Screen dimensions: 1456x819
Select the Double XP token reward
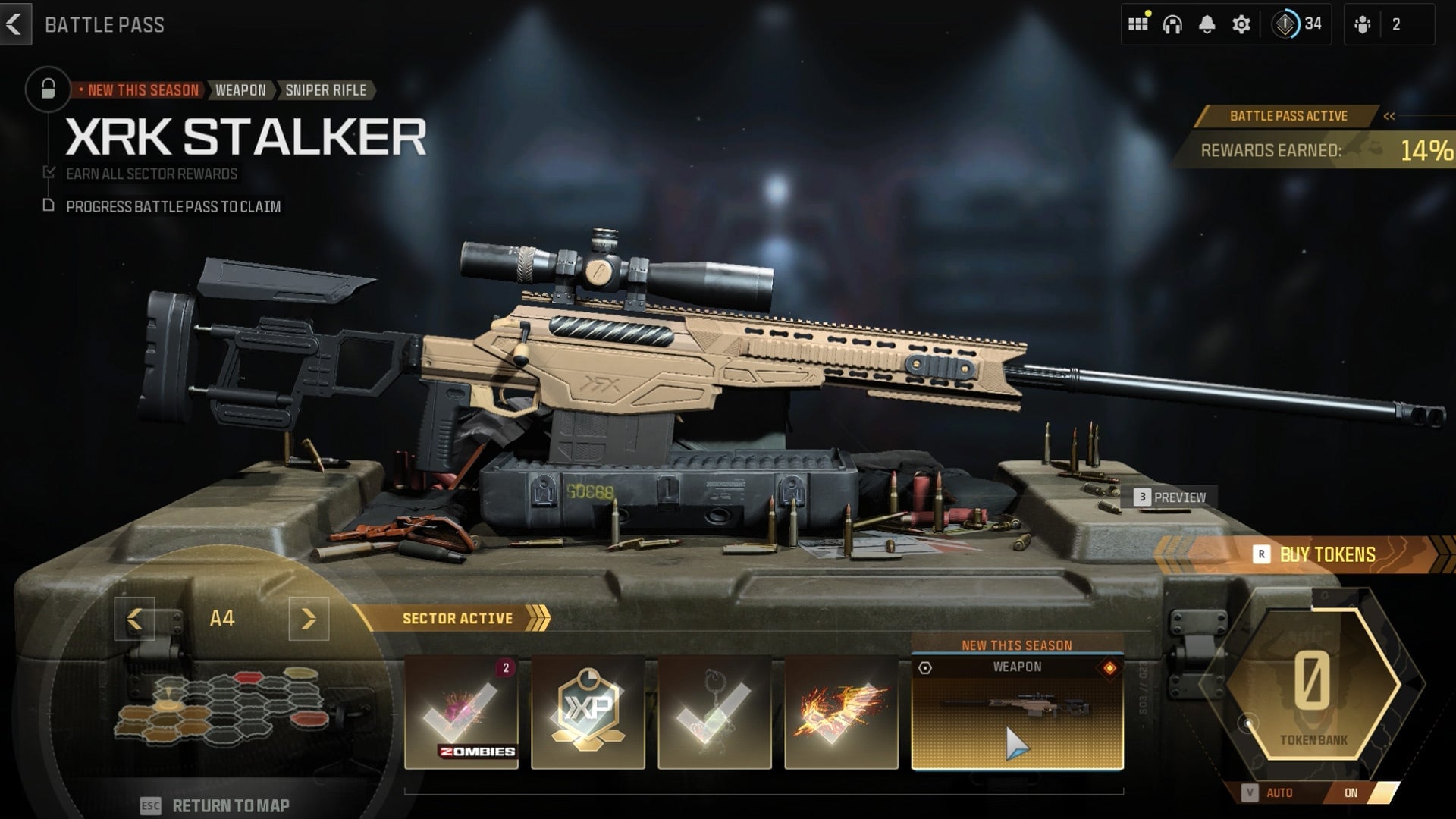(588, 713)
